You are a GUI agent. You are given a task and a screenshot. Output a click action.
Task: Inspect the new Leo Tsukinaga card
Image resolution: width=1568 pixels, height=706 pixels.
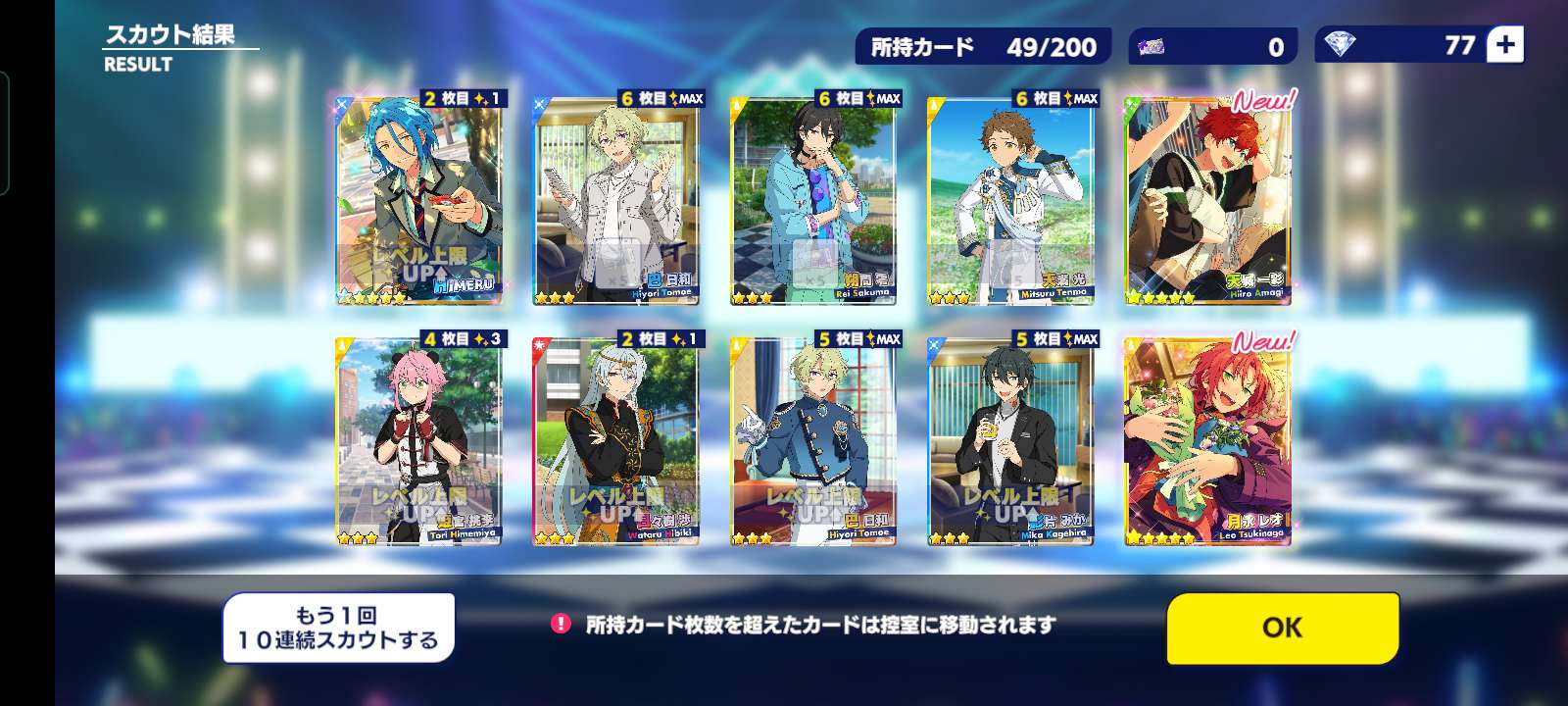(1207, 441)
